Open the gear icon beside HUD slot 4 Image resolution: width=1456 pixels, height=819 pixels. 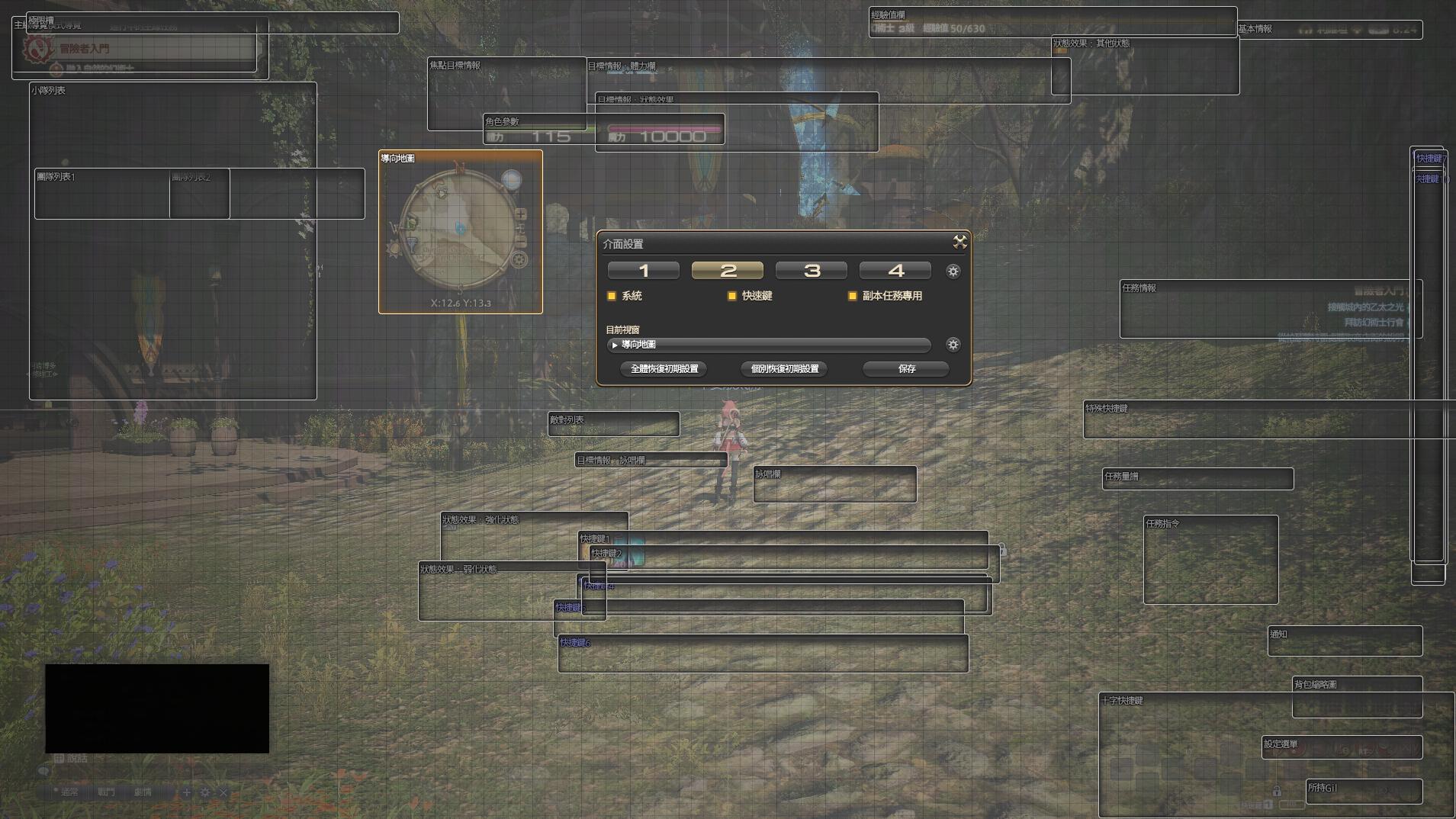coord(954,271)
